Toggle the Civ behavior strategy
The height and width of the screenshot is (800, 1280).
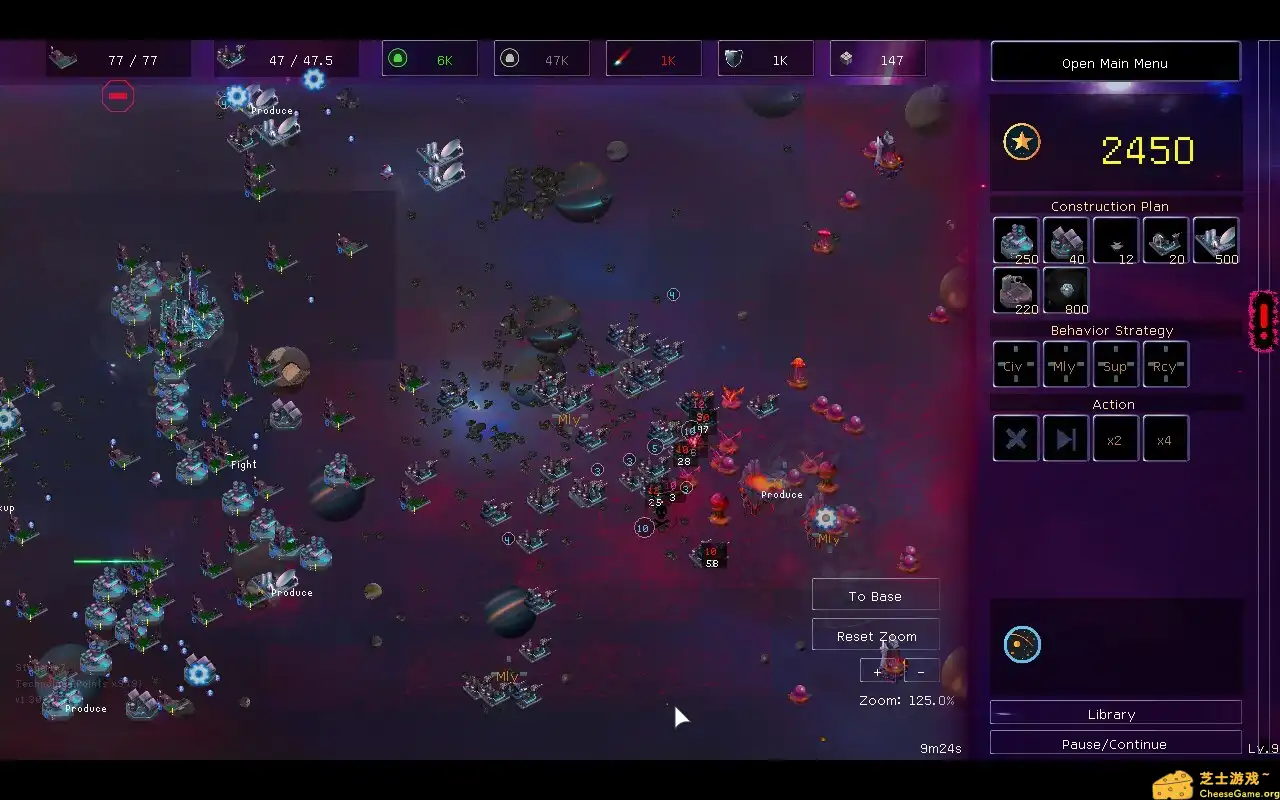point(1015,364)
